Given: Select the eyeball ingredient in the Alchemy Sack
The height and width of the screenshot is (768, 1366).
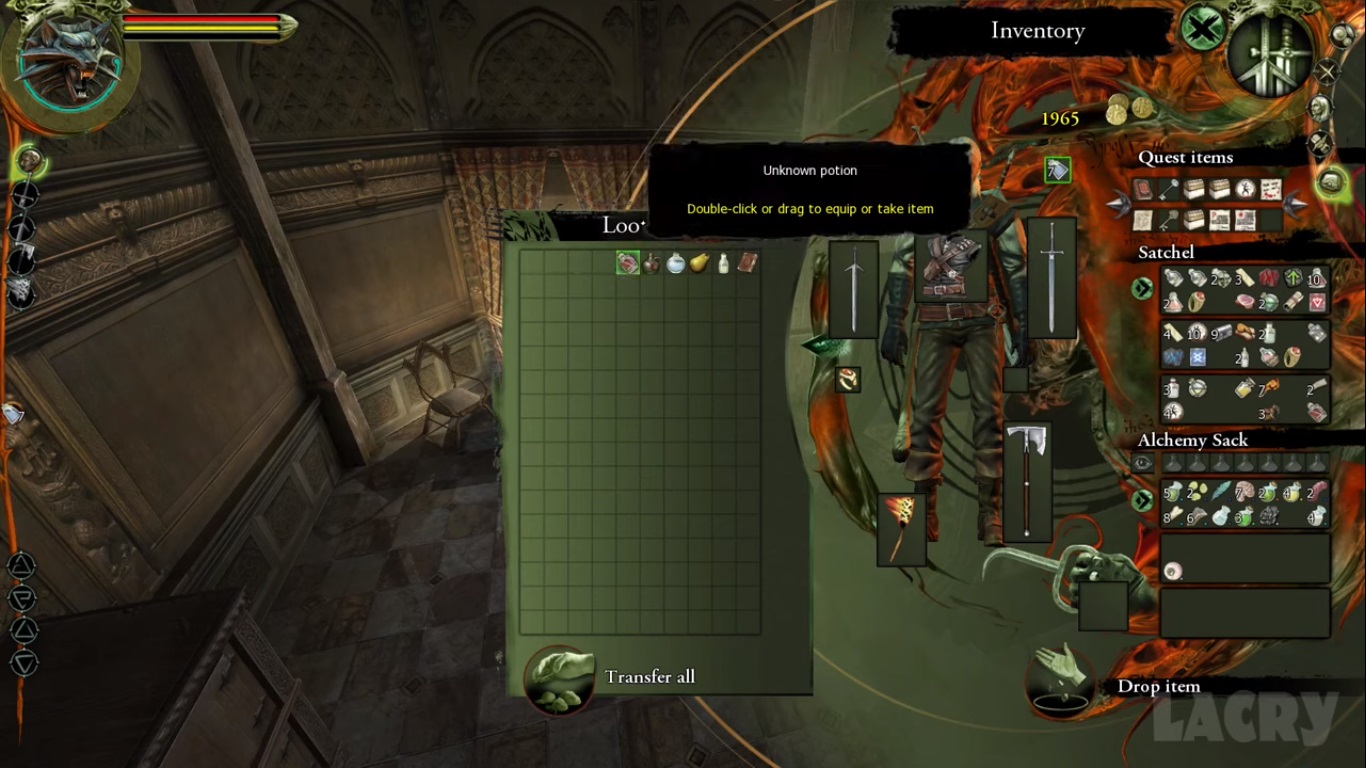Looking at the screenshot, I should [x=1172, y=571].
